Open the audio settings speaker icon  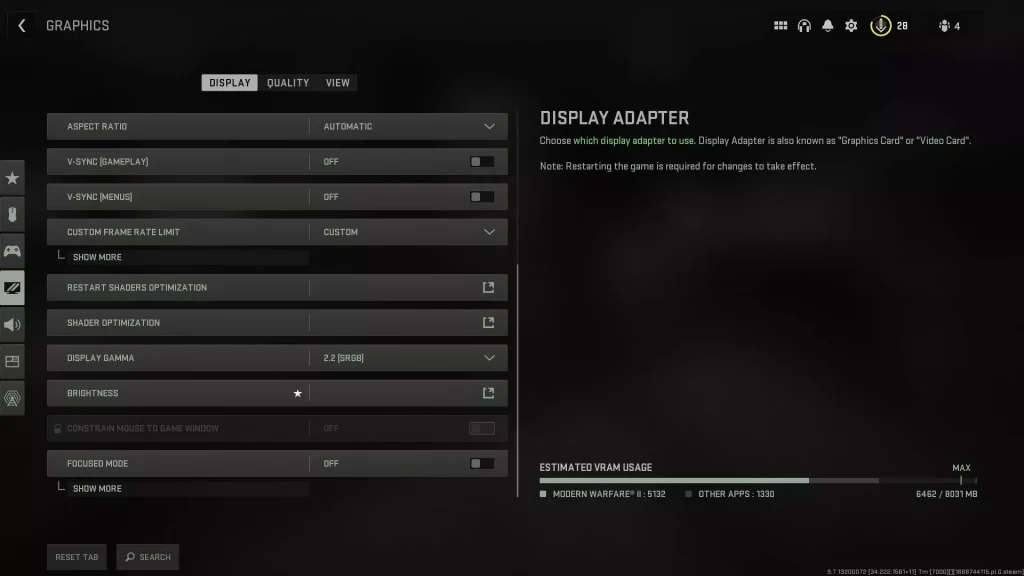point(12,324)
